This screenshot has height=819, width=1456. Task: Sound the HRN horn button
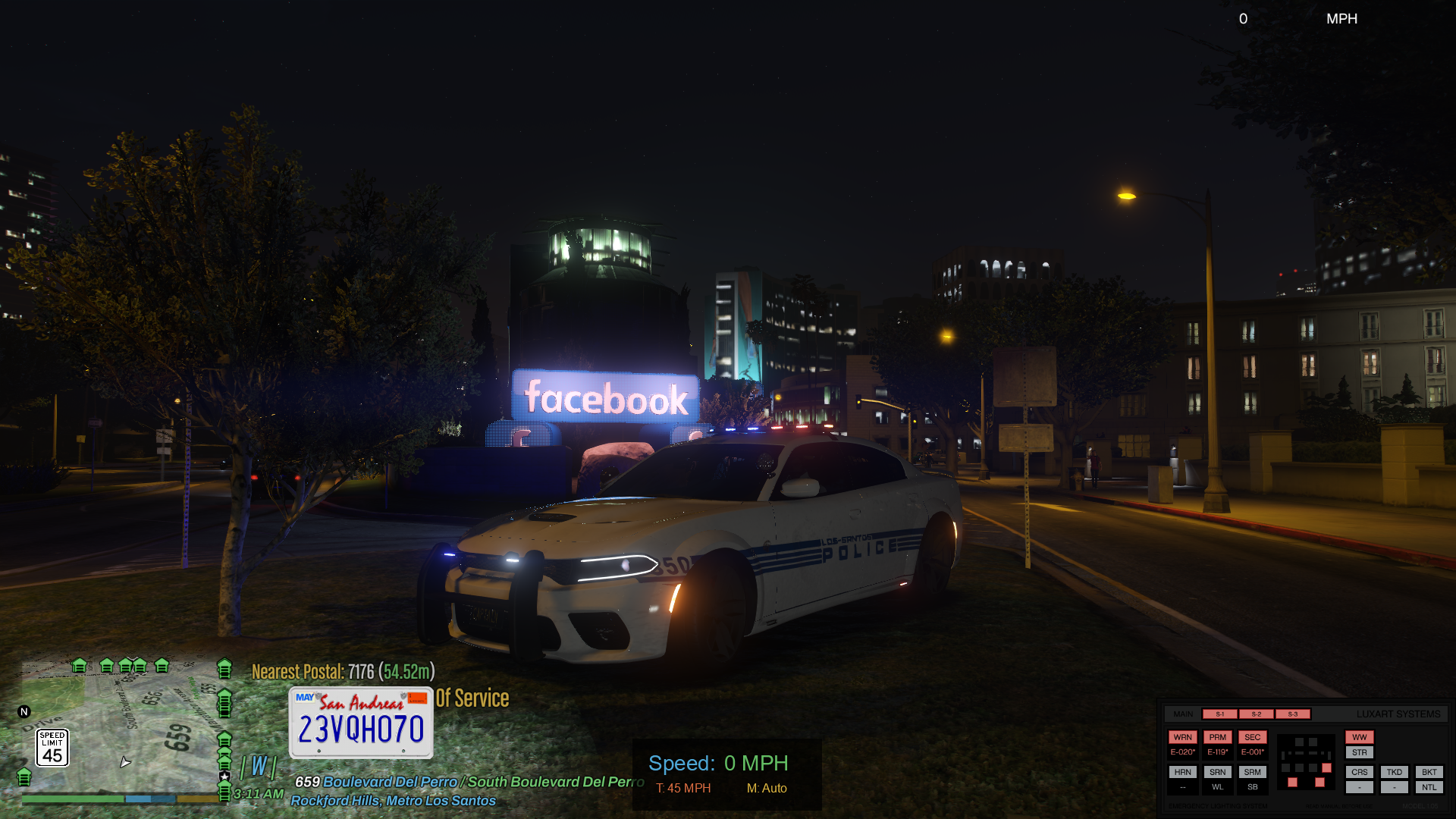(x=1182, y=772)
